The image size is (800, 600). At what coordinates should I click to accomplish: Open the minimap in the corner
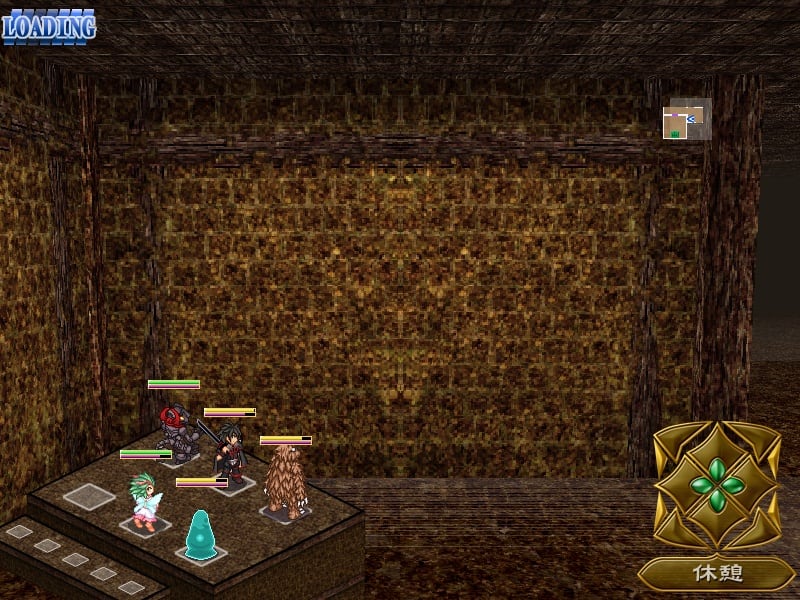686,121
